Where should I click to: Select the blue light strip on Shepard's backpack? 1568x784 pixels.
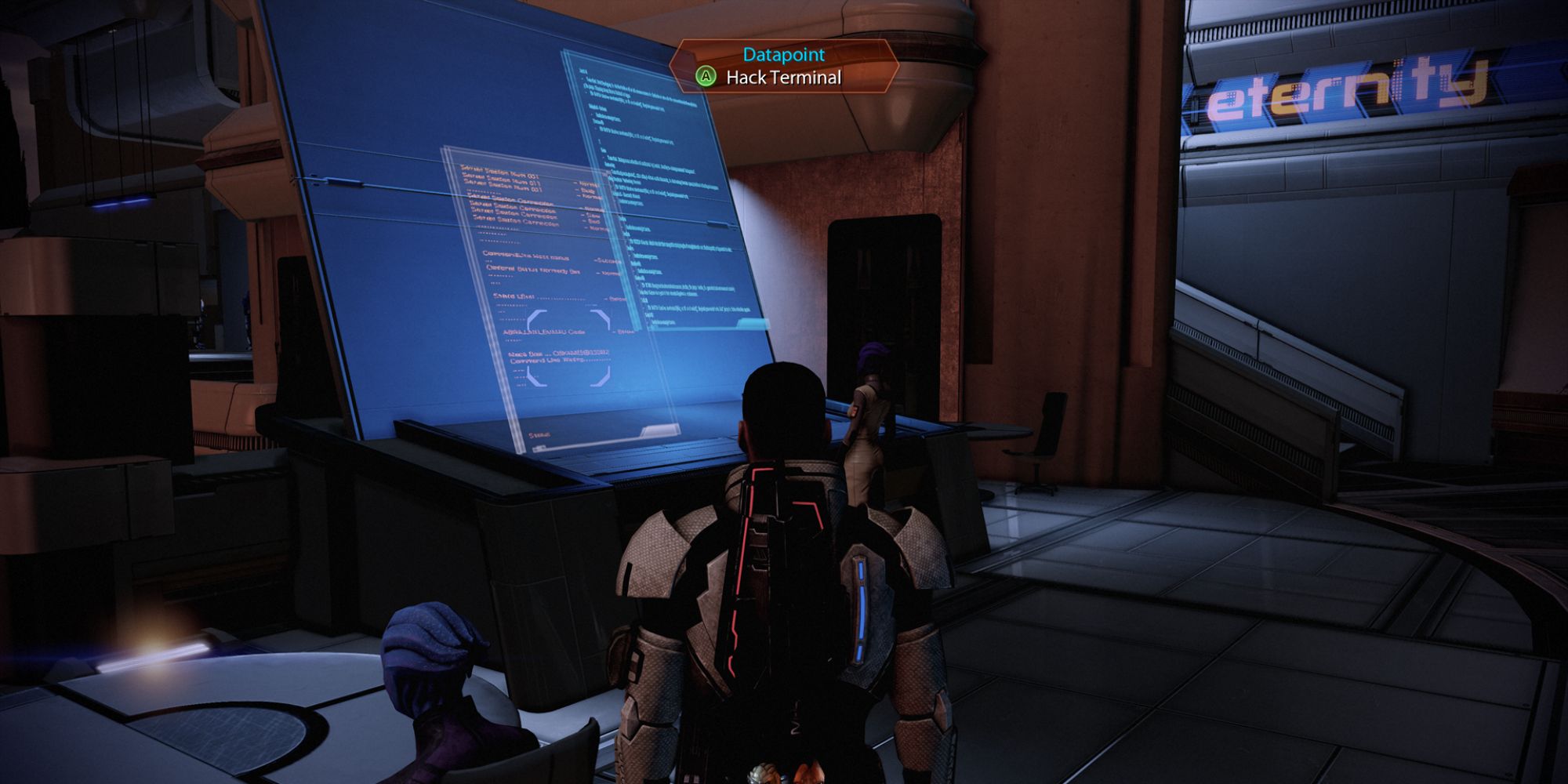pyautogui.click(x=860, y=600)
